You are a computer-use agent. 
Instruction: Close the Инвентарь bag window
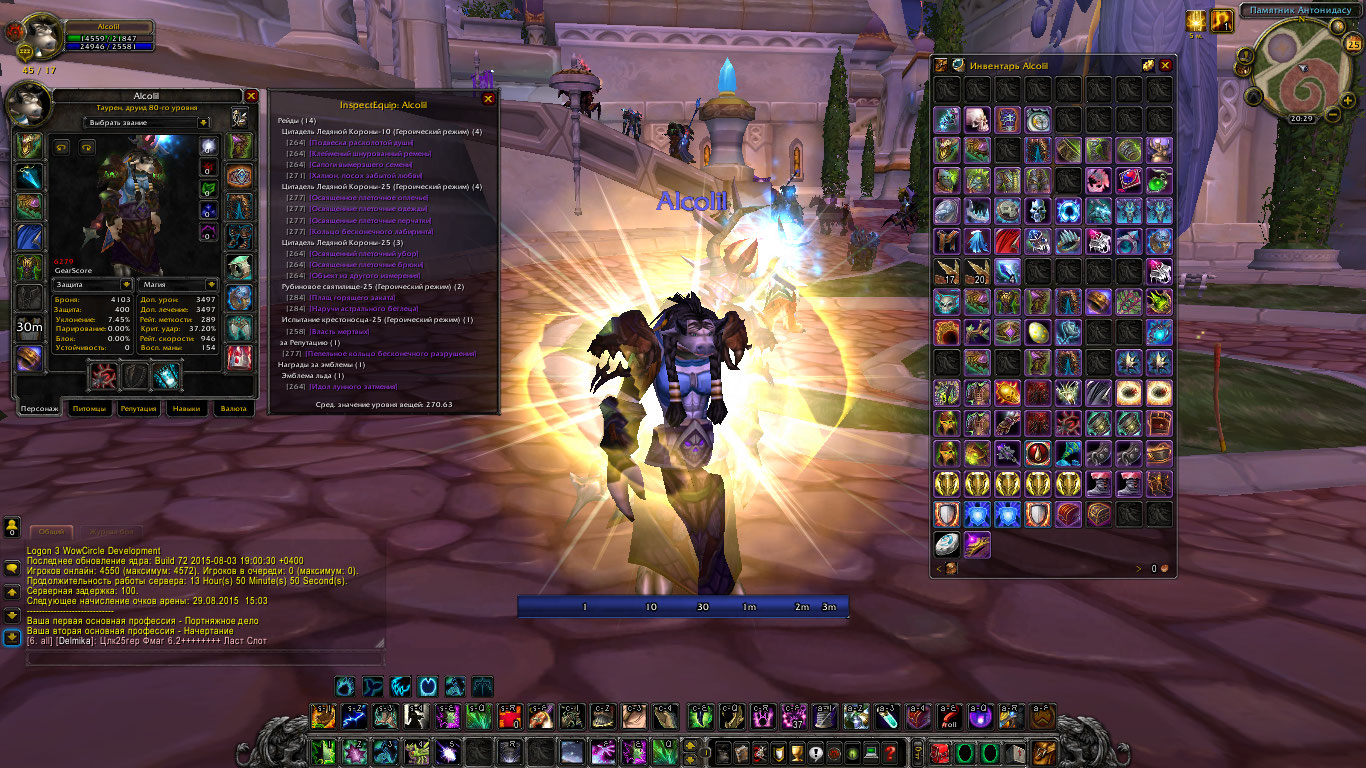click(1164, 65)
